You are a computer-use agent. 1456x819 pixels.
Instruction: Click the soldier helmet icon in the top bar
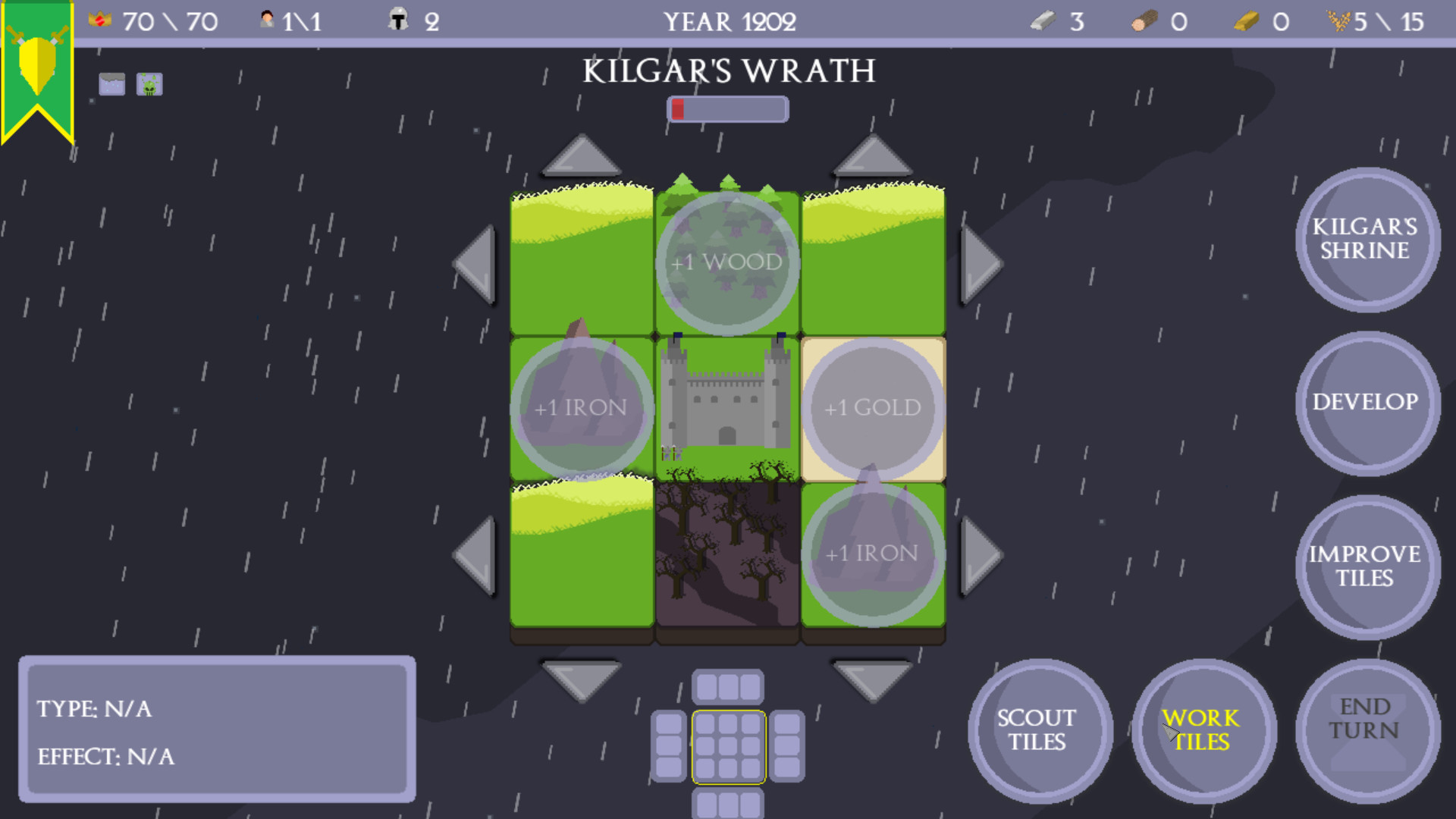tap(397, 19)
